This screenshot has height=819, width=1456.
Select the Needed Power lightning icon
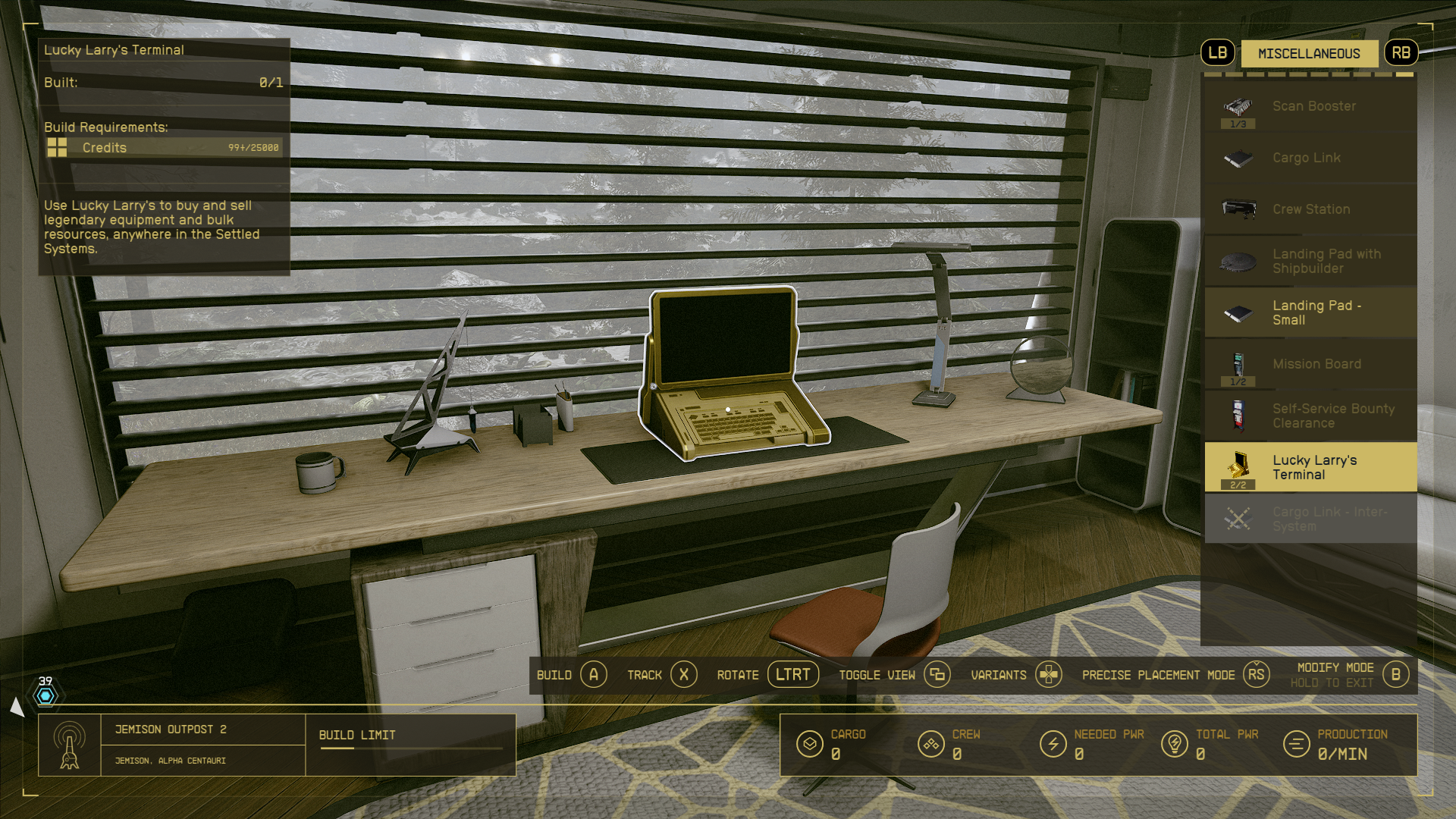(1054, 744)
